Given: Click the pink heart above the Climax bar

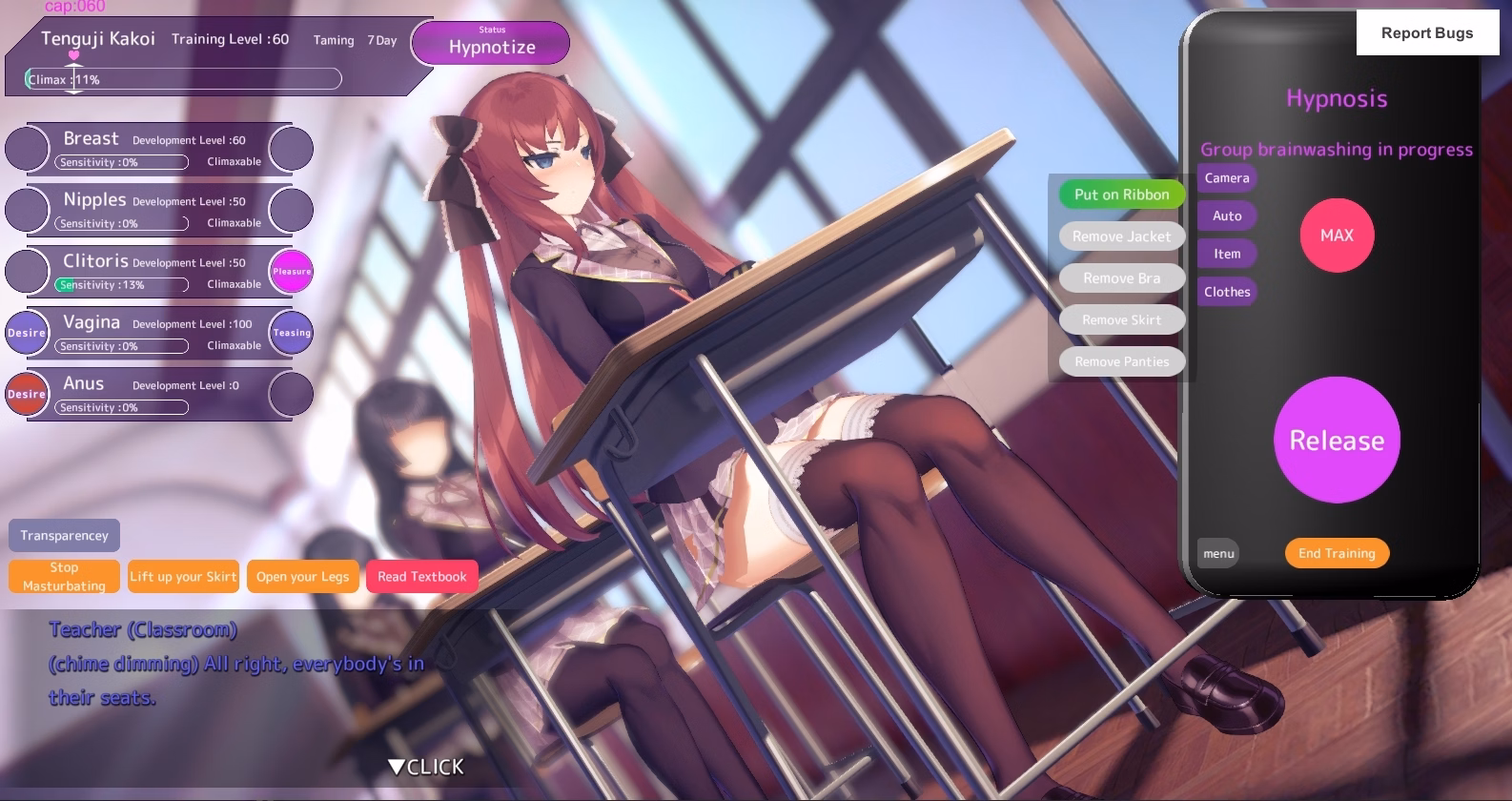Looking at the screenshot, I should (x=74, y=57).
